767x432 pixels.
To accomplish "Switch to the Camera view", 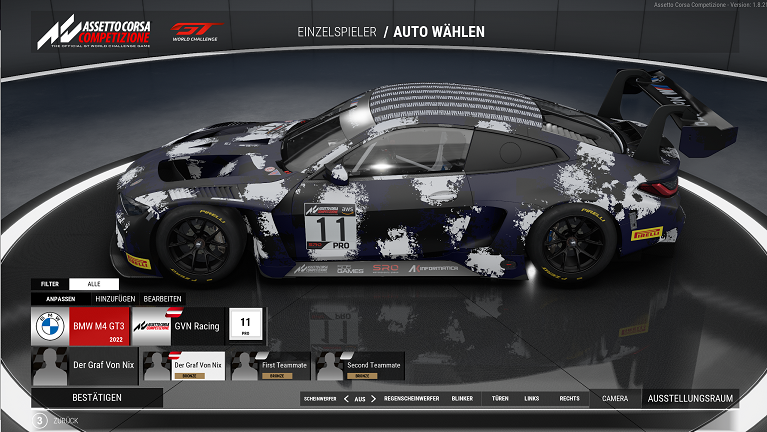I will (x=615, y=398).
